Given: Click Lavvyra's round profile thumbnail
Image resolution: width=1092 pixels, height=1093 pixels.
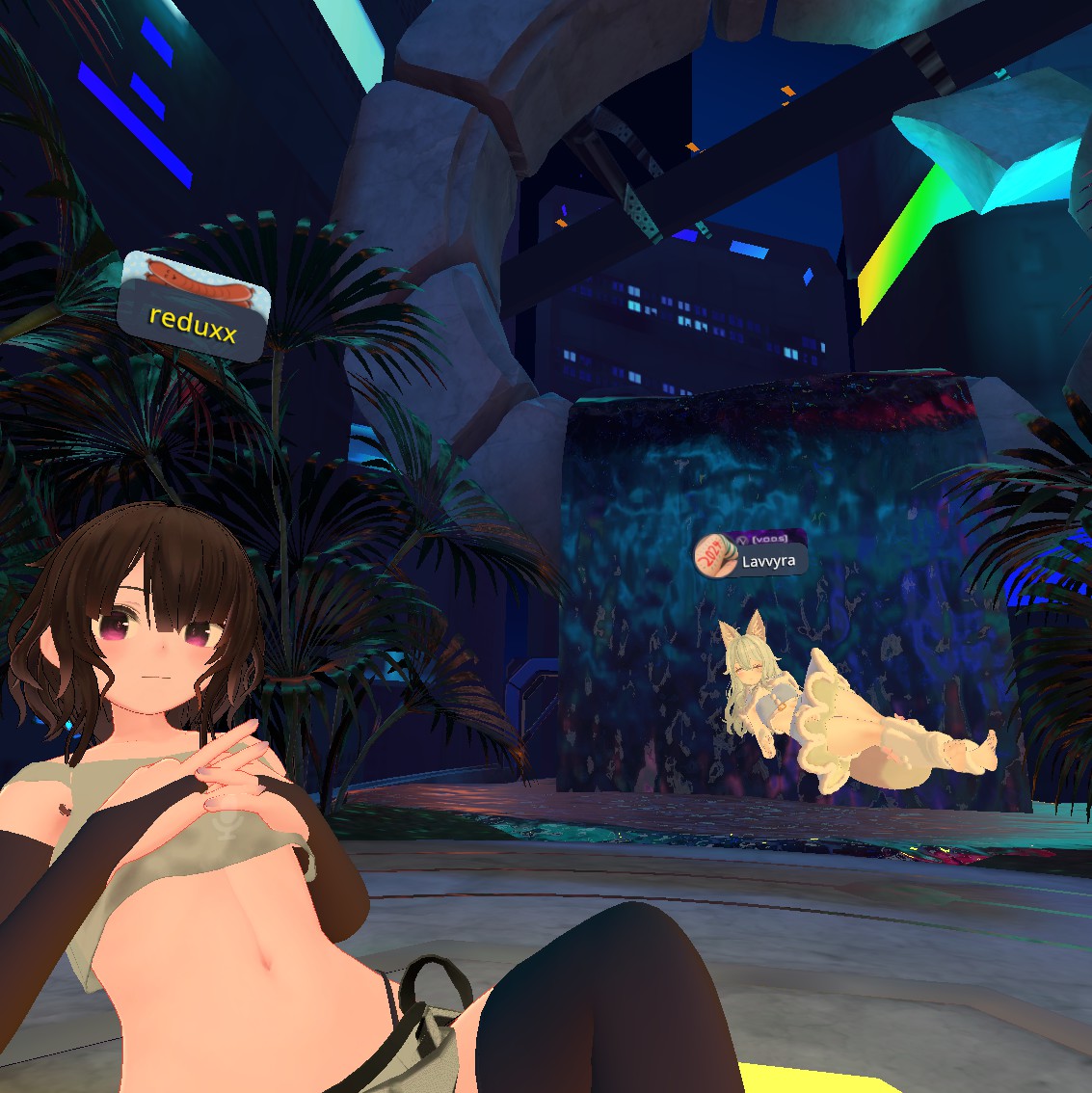Looking at the screenshot, I should click(x=714, y=556).
